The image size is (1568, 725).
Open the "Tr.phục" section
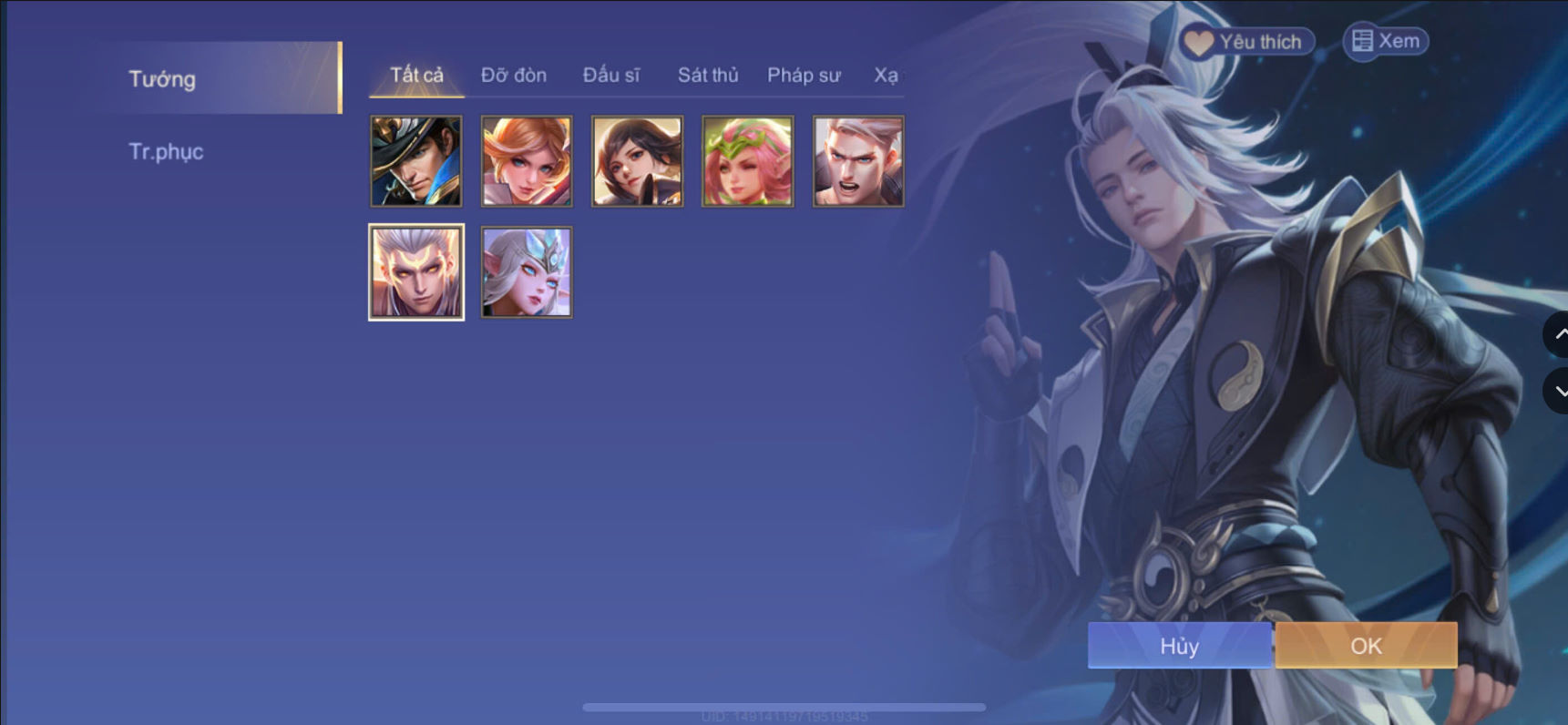pos(167,151)
